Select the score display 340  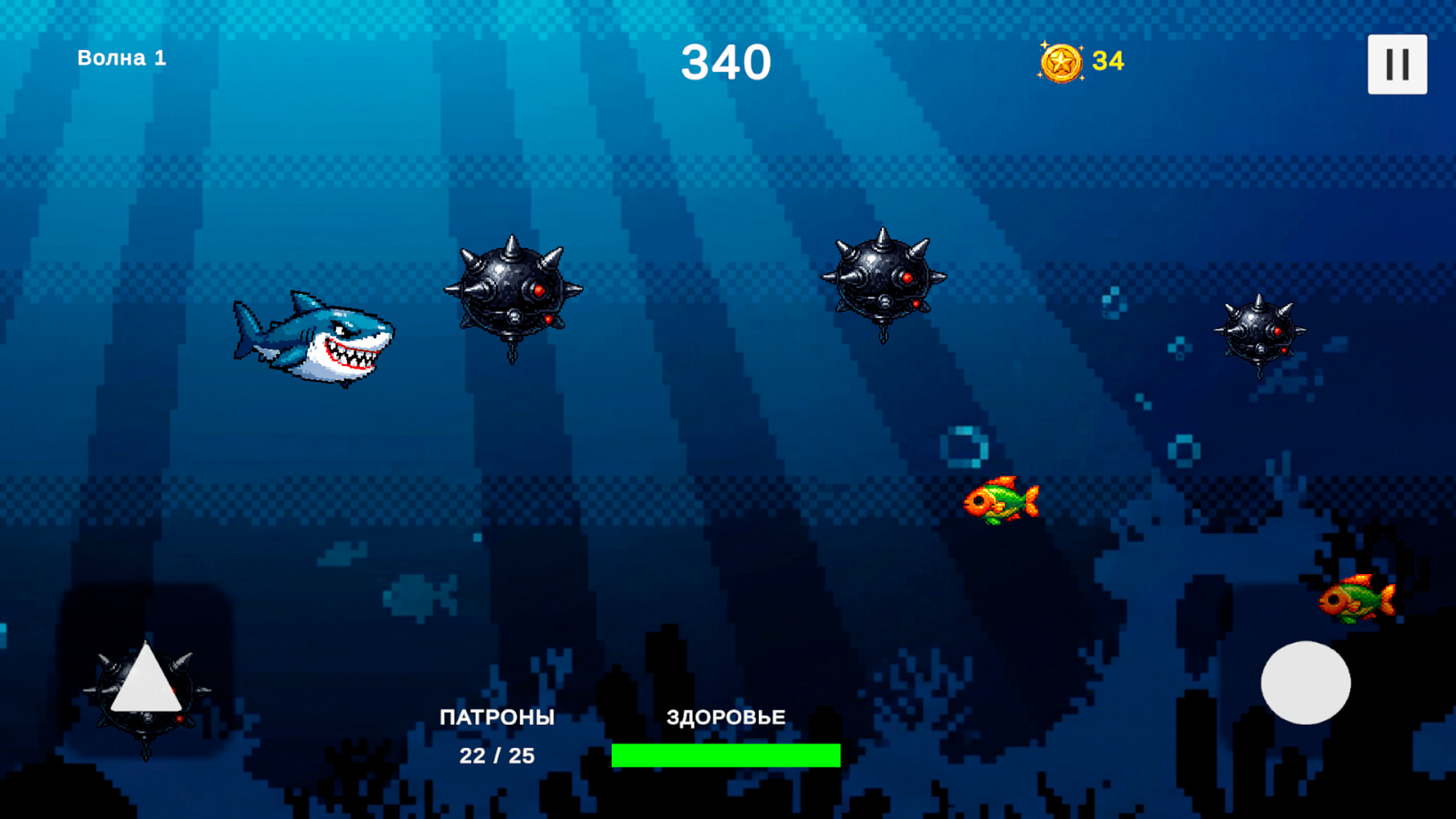pyautogui.click(x=726, y=62)
